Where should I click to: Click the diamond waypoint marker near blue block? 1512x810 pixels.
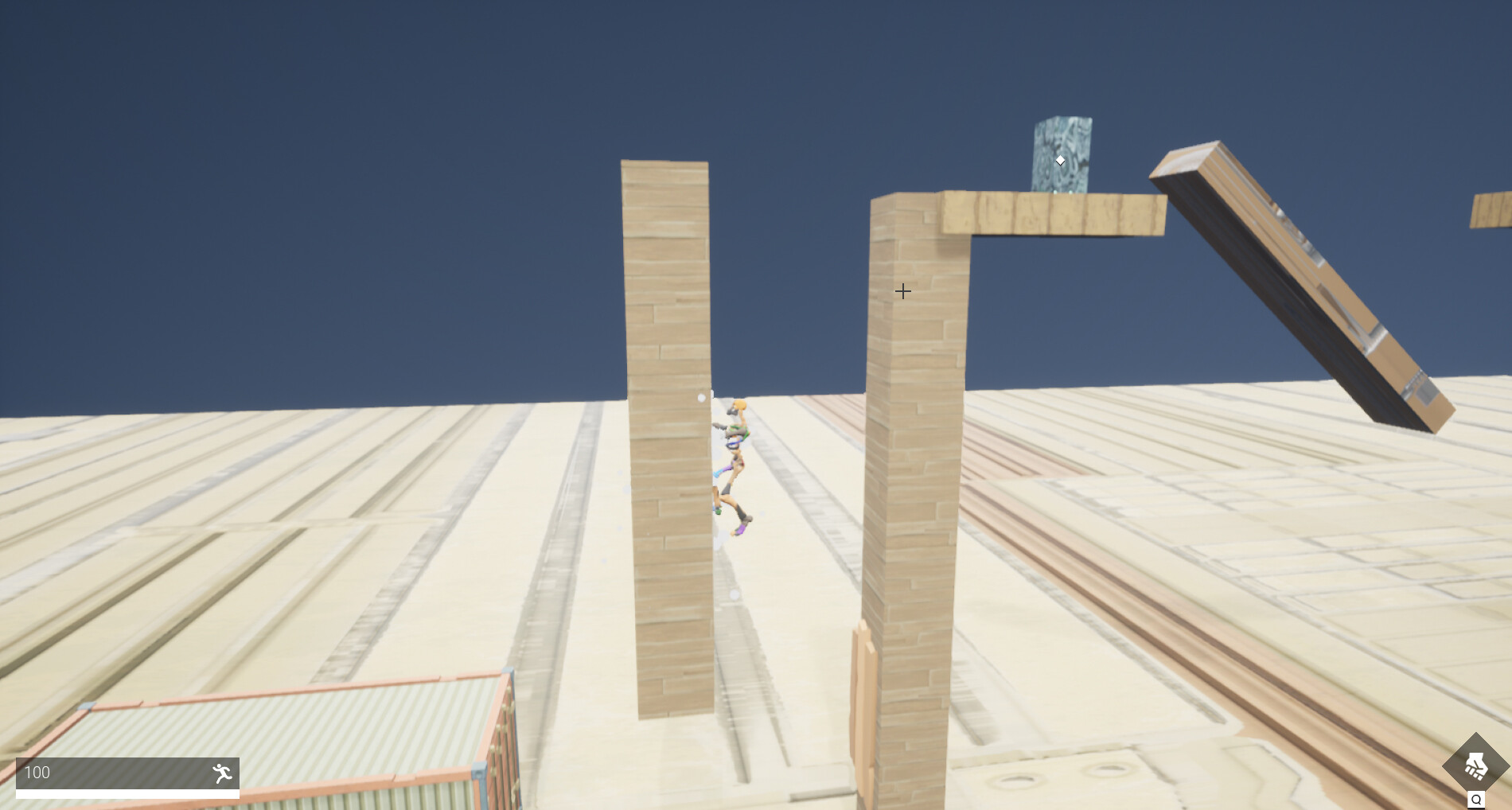coord(1060,159)
